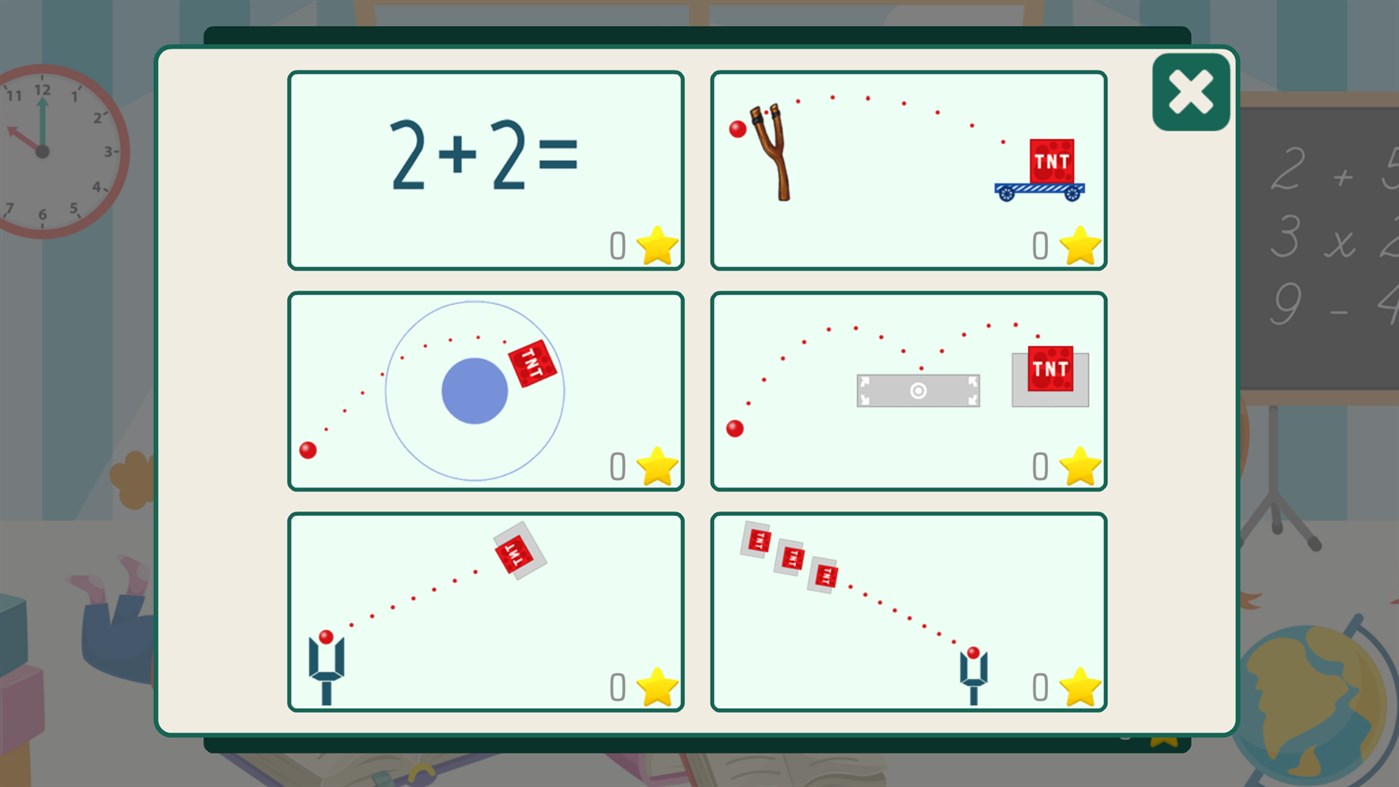This screenshot has height=787, width=1399.
Task: Select the gray moving platform with arrows
Action: tap(918, 391)
